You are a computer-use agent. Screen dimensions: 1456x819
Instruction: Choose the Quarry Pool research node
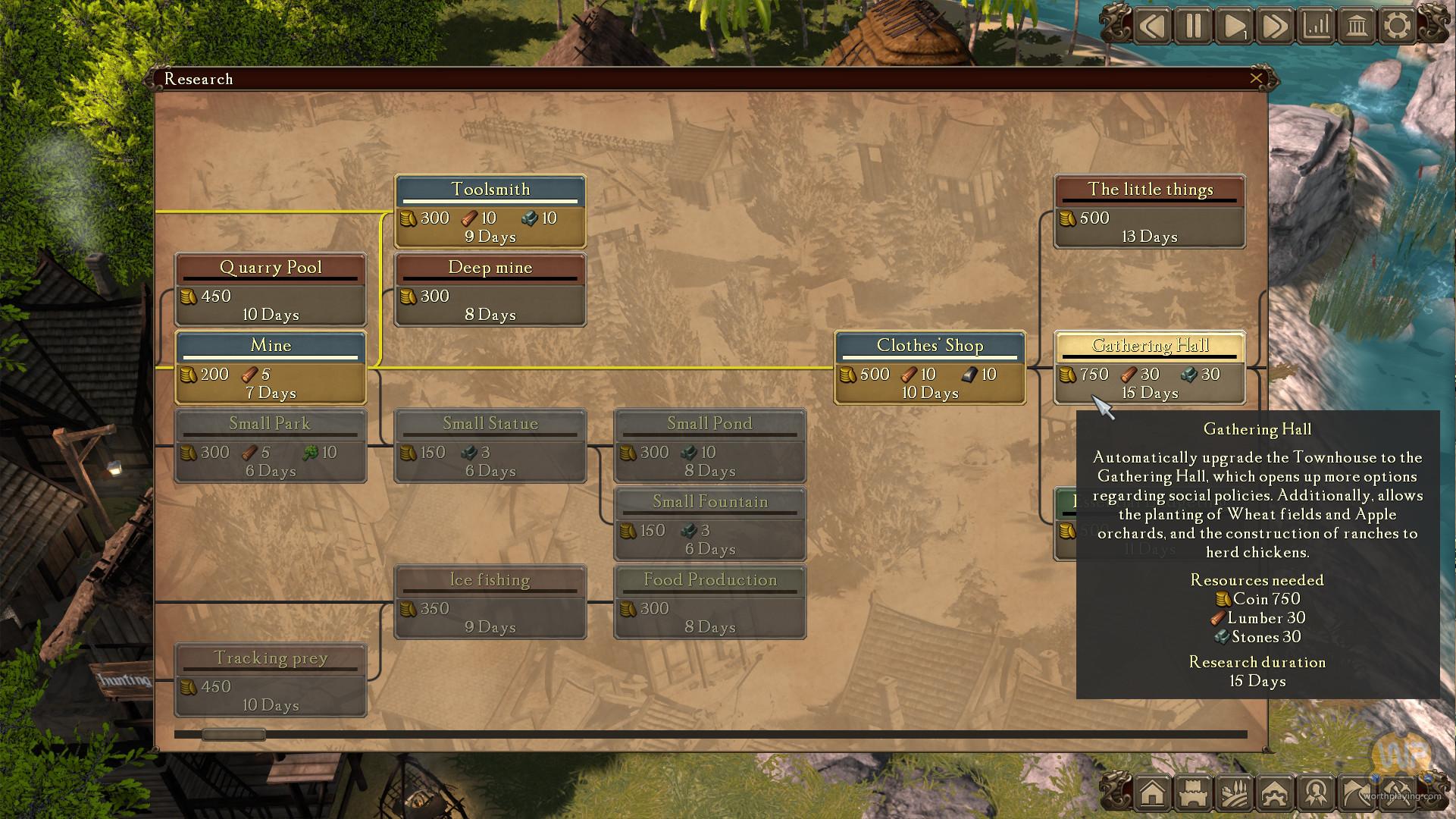click(271, 290)
